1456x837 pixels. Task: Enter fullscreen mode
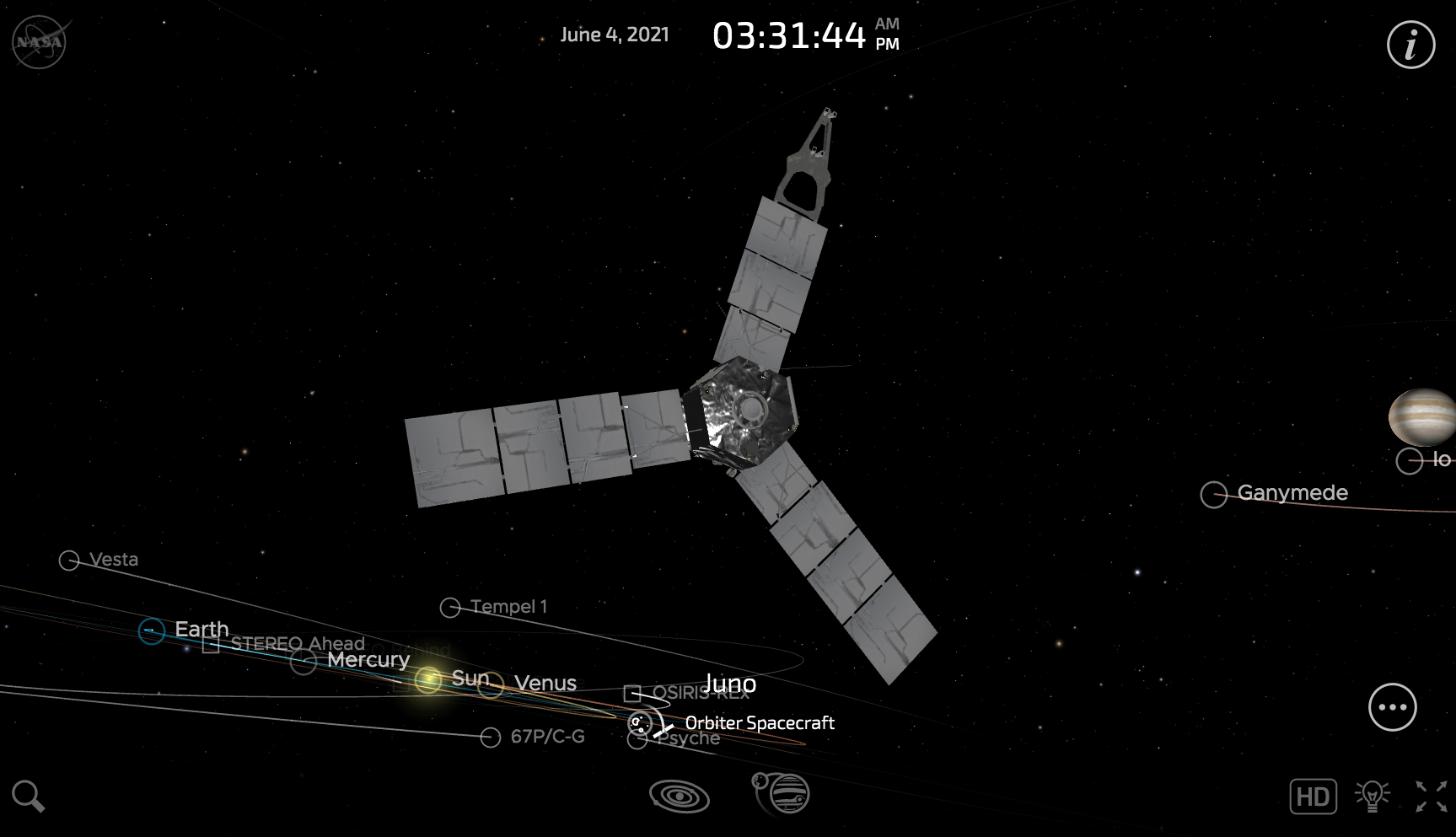pyautogui.click(x=1431, y=796)
